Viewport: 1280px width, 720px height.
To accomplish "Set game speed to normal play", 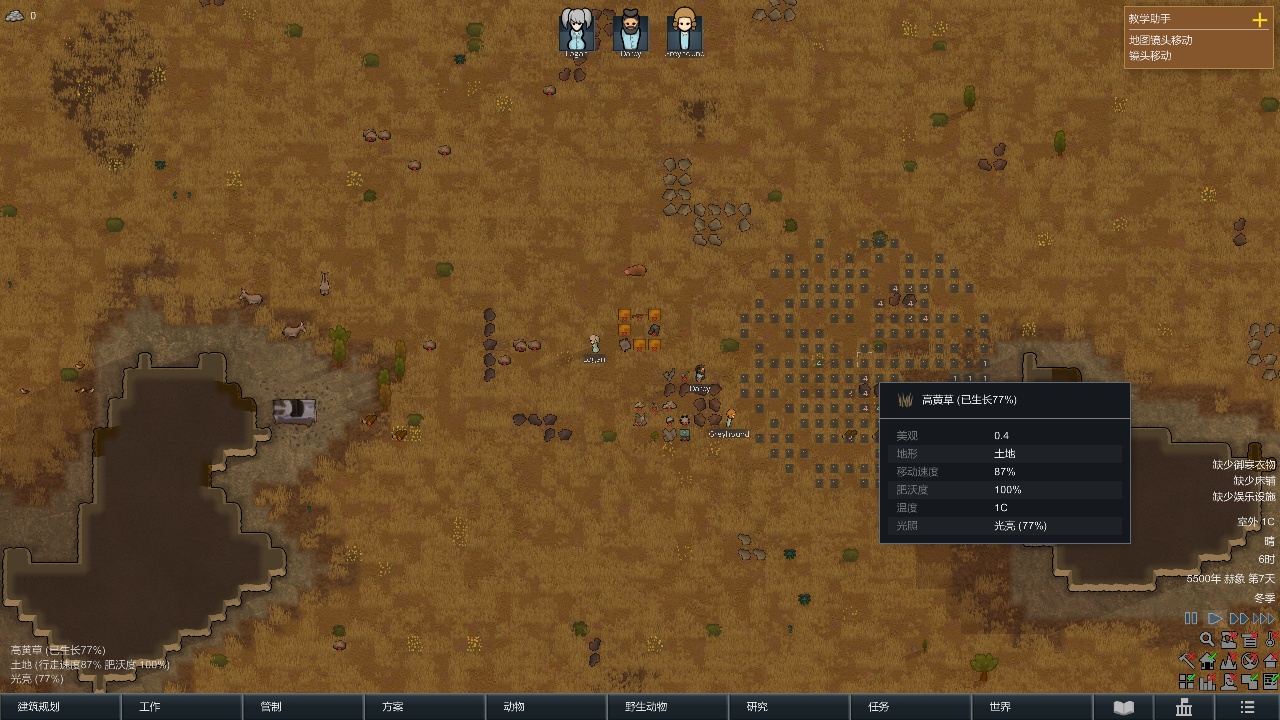I will pos(1215,619).
